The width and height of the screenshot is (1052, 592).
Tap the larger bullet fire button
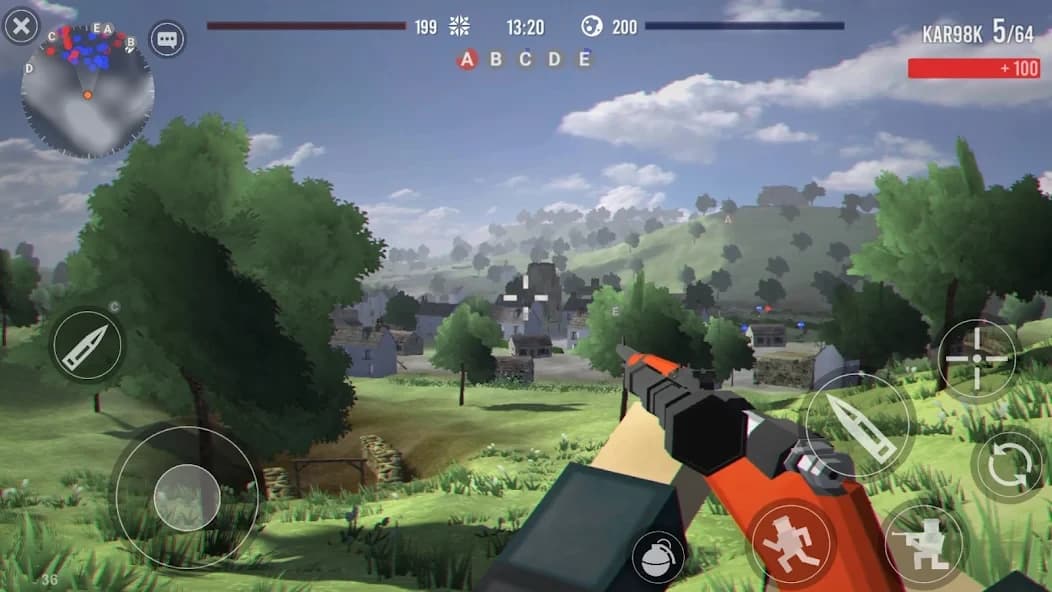click(x=860, y=424)
